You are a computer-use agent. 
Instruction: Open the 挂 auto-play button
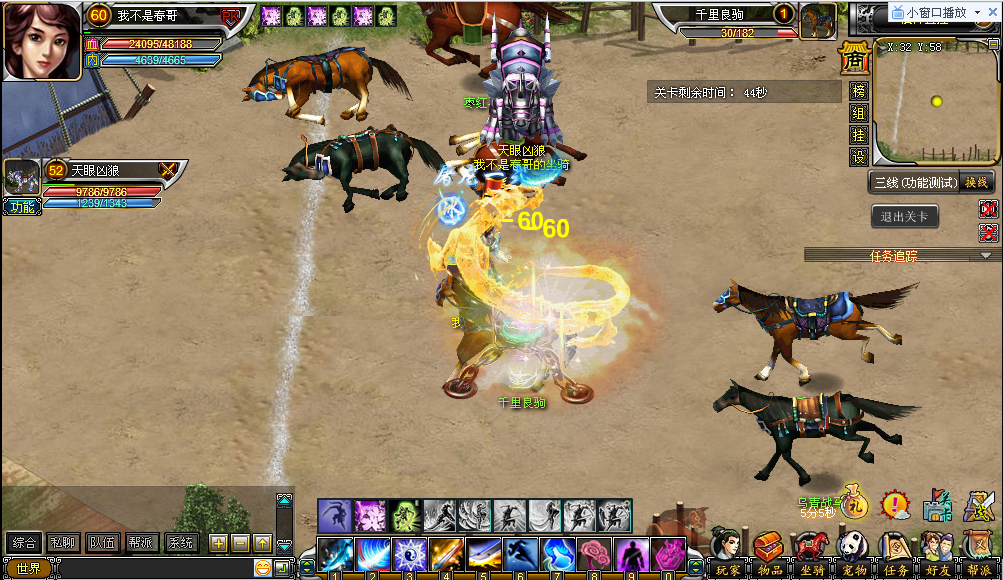tap(858, 135)
